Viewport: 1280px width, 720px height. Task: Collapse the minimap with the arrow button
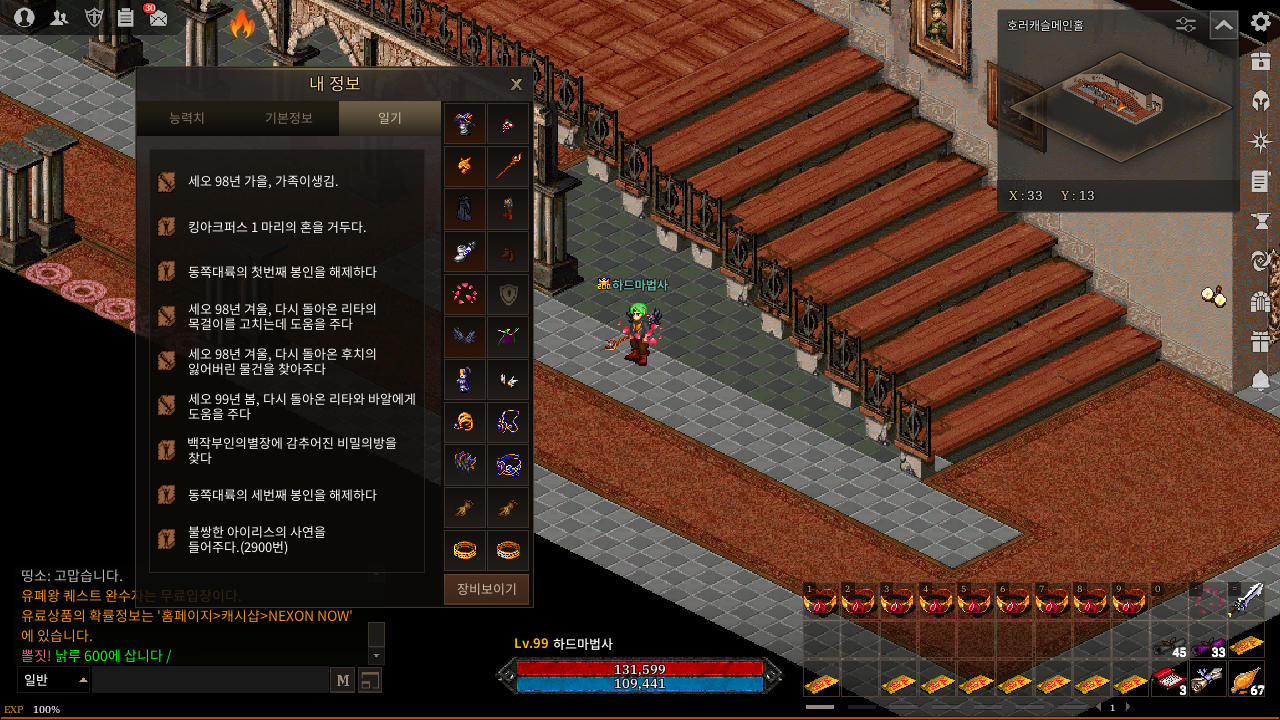[x=1223, y=25]
